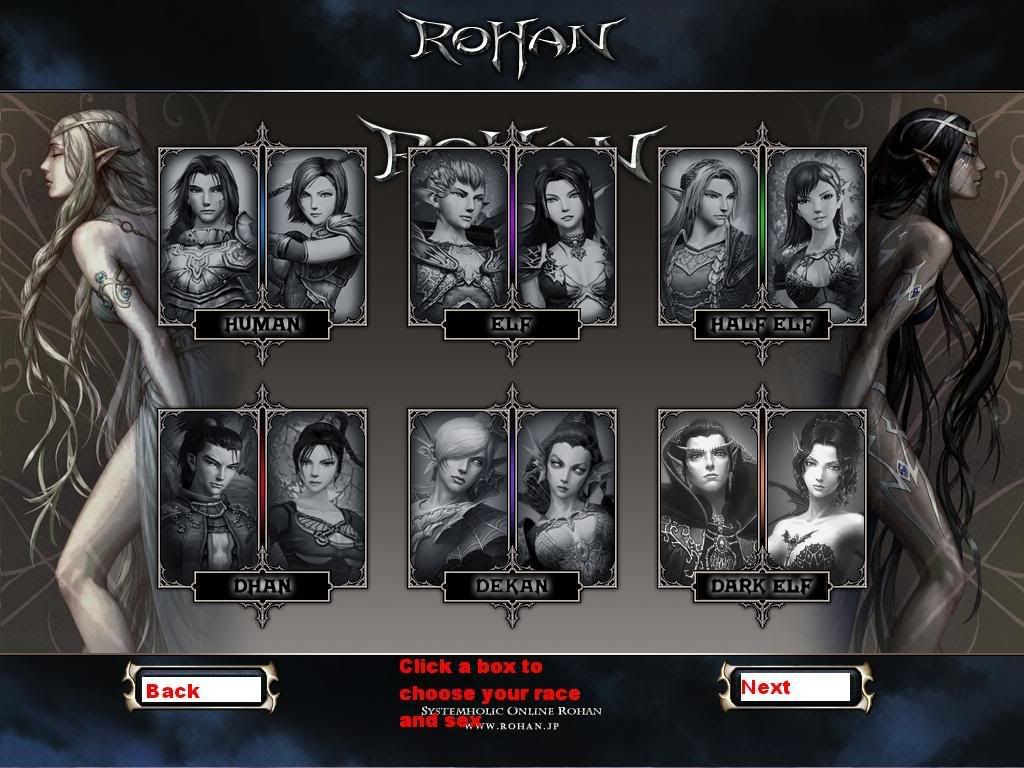1024x768 pixels.
Task: Select the male Dhan portrait
Action: point(209,492)
